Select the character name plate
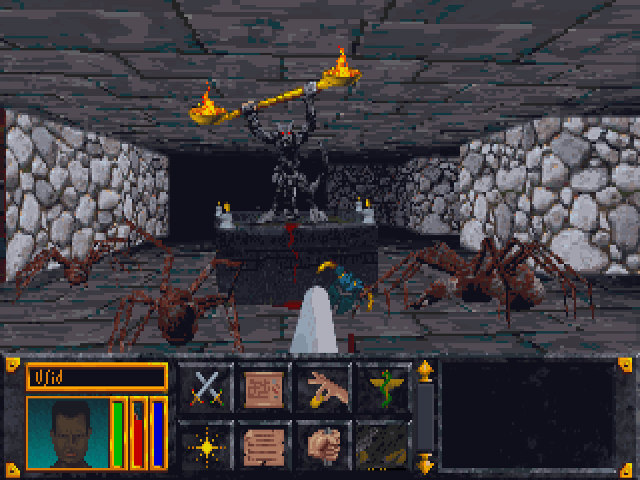This screenshot has height=480, width=640. pos(96,375)
